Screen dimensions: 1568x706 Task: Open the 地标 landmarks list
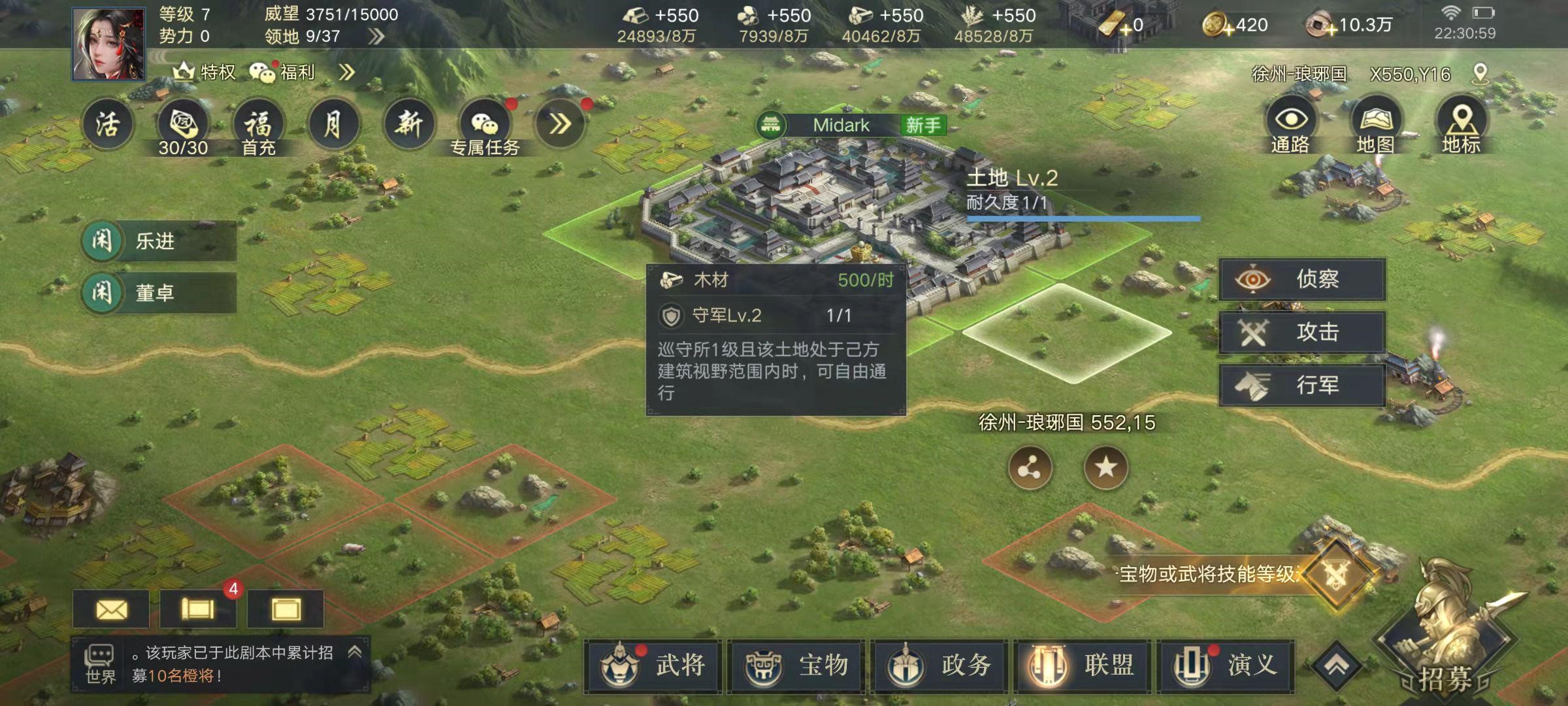pyautogui.click(x=1462, y=124)
